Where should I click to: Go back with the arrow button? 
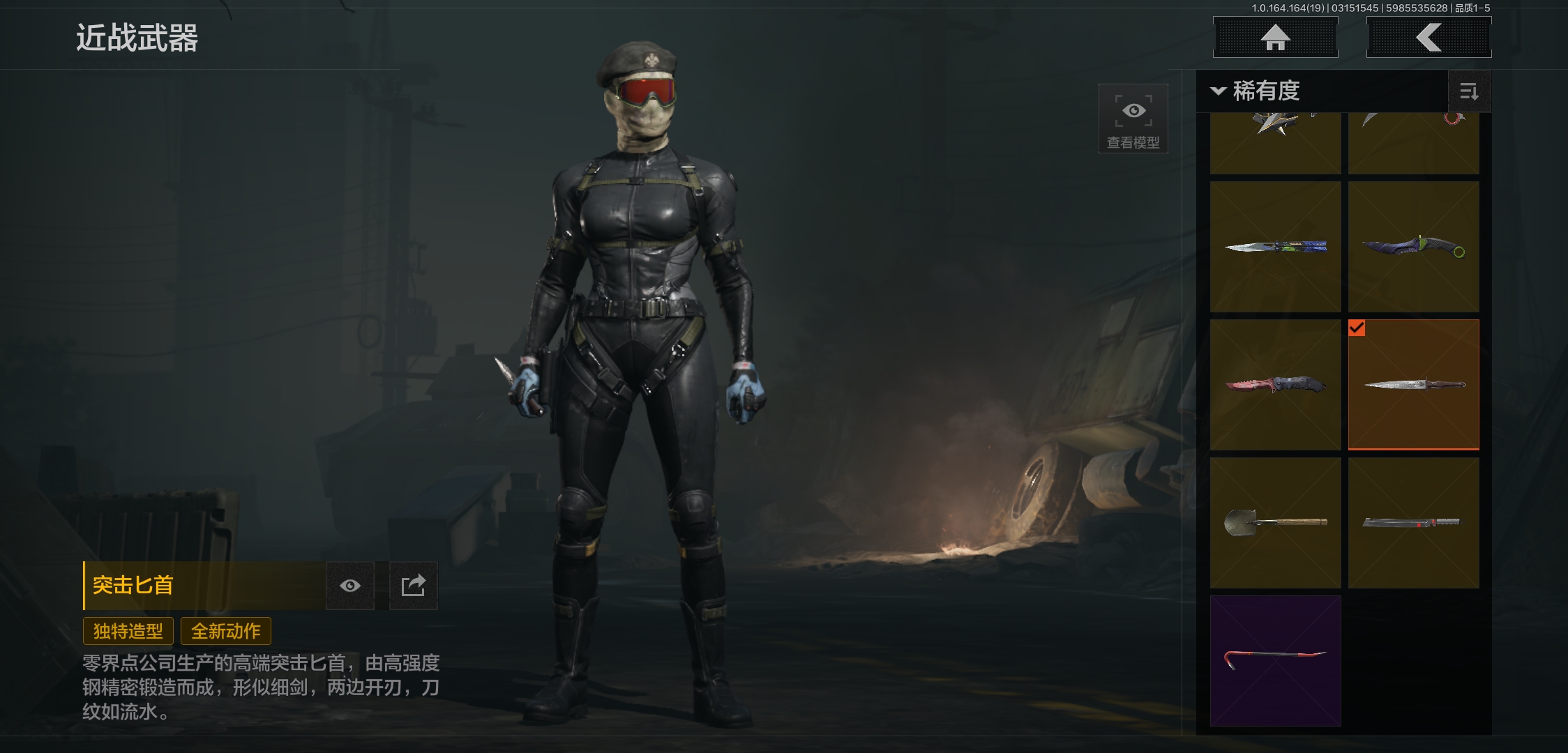(x=1428, y=38)
